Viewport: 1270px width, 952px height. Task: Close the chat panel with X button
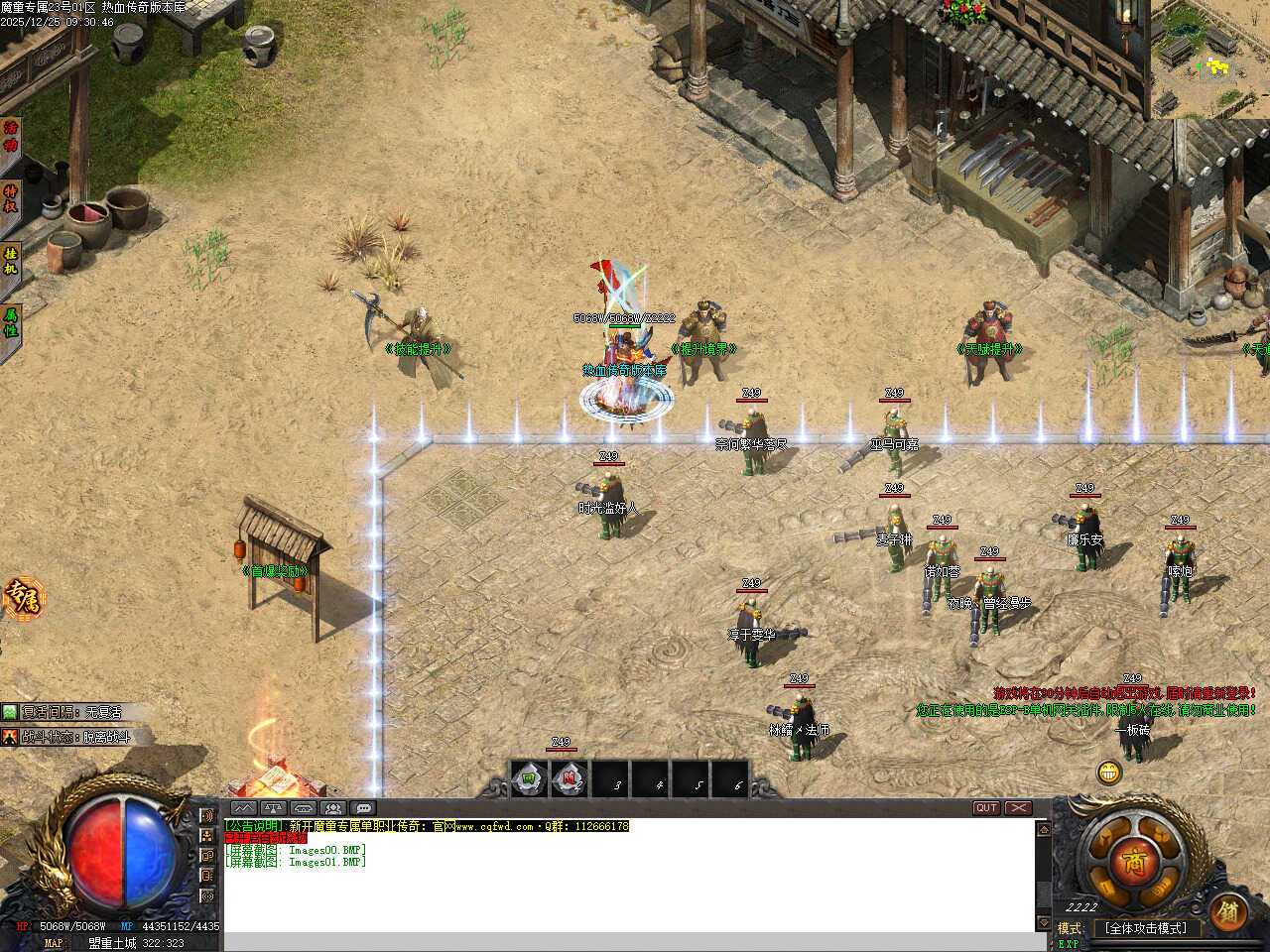[1019, 808]
